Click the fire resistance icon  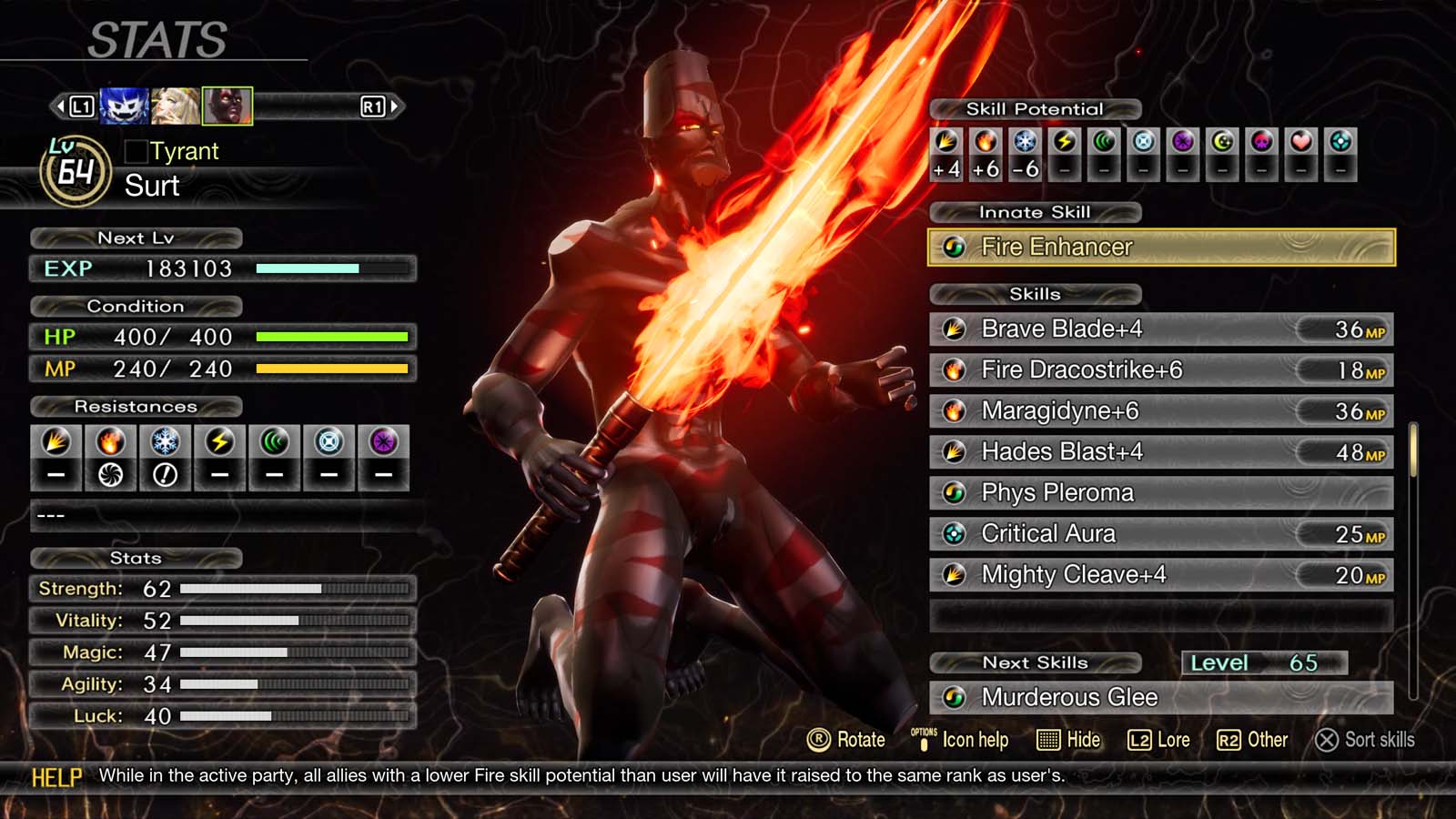pyautogui.click(x=110, y=442)
